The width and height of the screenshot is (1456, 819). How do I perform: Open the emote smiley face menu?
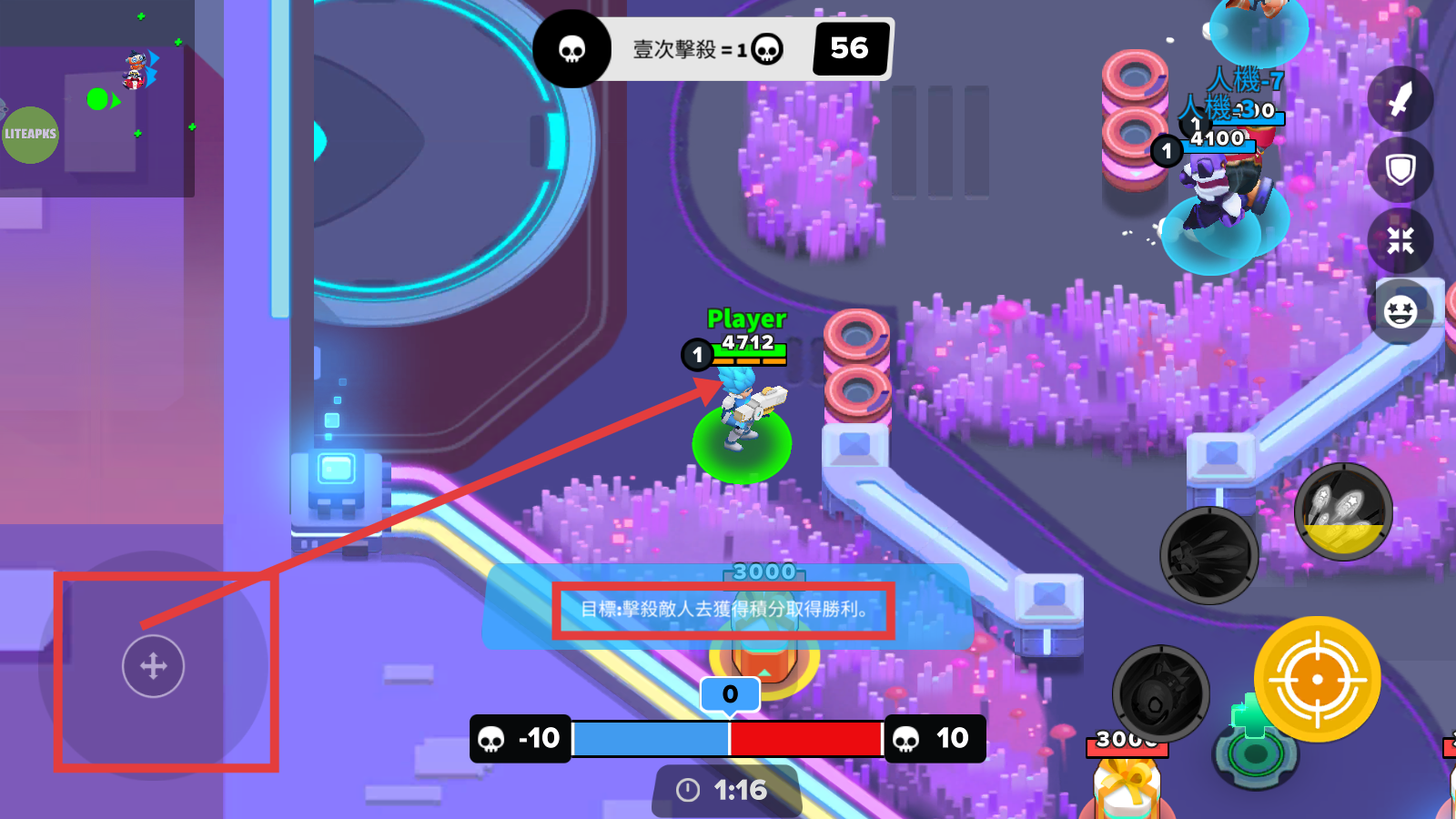pyautogui.click(x=1400, y=312)
